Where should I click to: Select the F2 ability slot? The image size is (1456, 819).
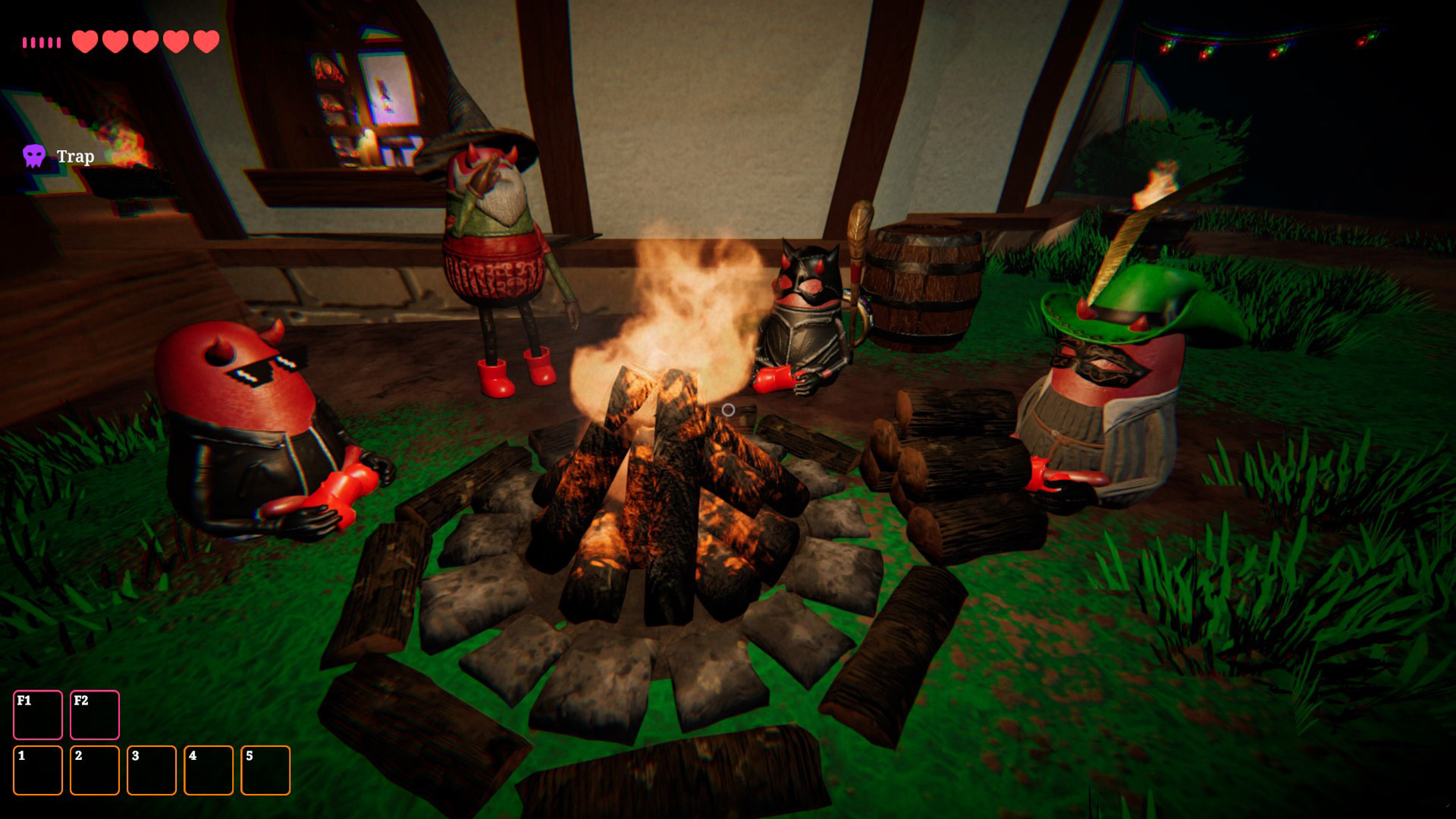pos(95,714)
